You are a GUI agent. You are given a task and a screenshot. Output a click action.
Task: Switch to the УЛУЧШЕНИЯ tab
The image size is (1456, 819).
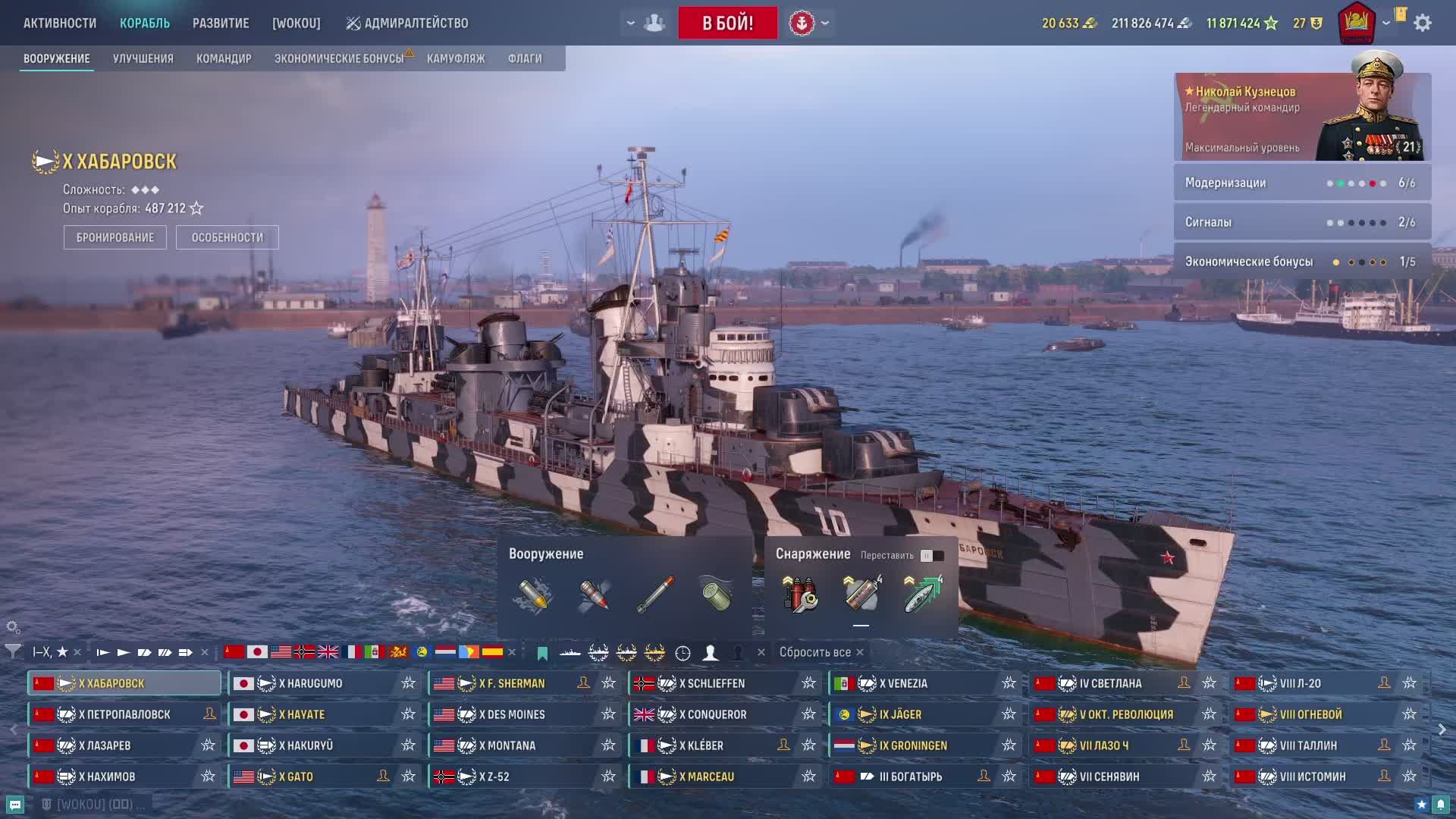(x=143, y=58)
